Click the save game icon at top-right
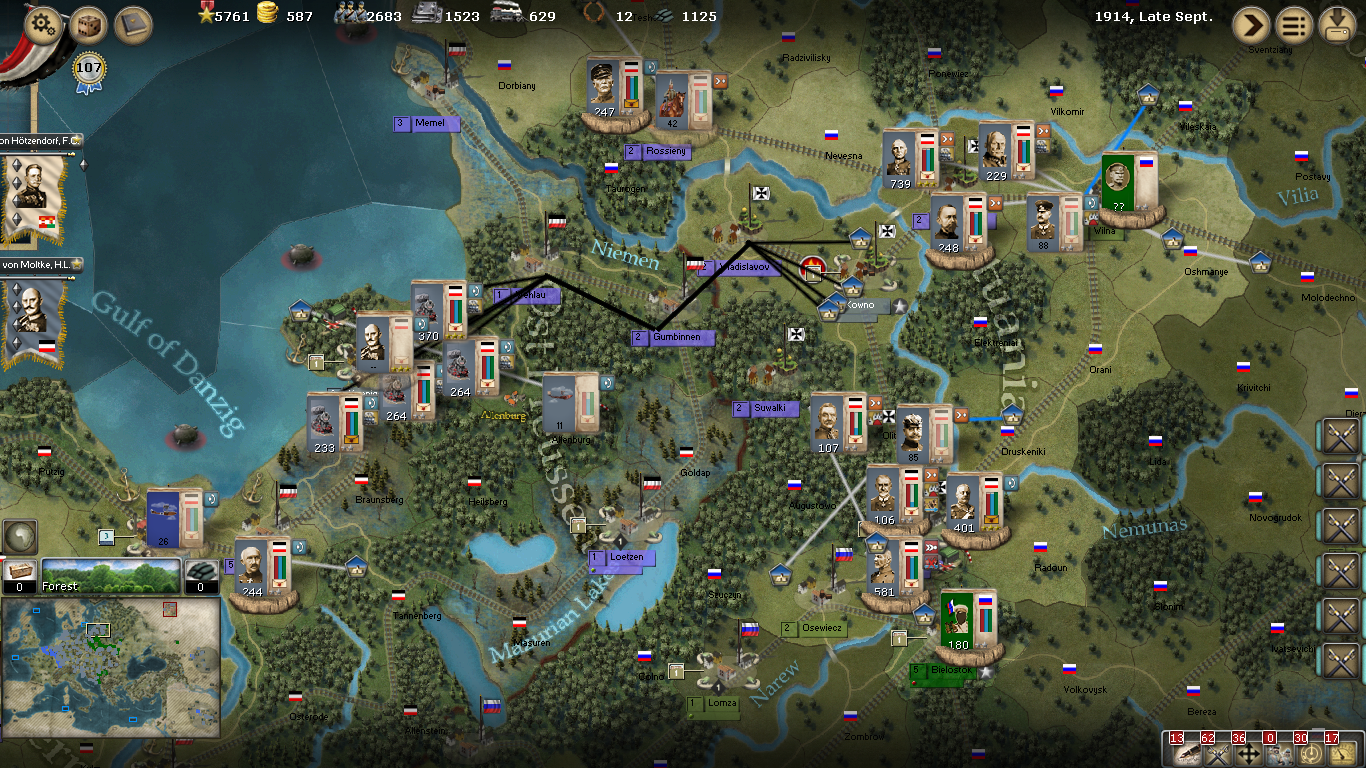 coord(1339,25)
